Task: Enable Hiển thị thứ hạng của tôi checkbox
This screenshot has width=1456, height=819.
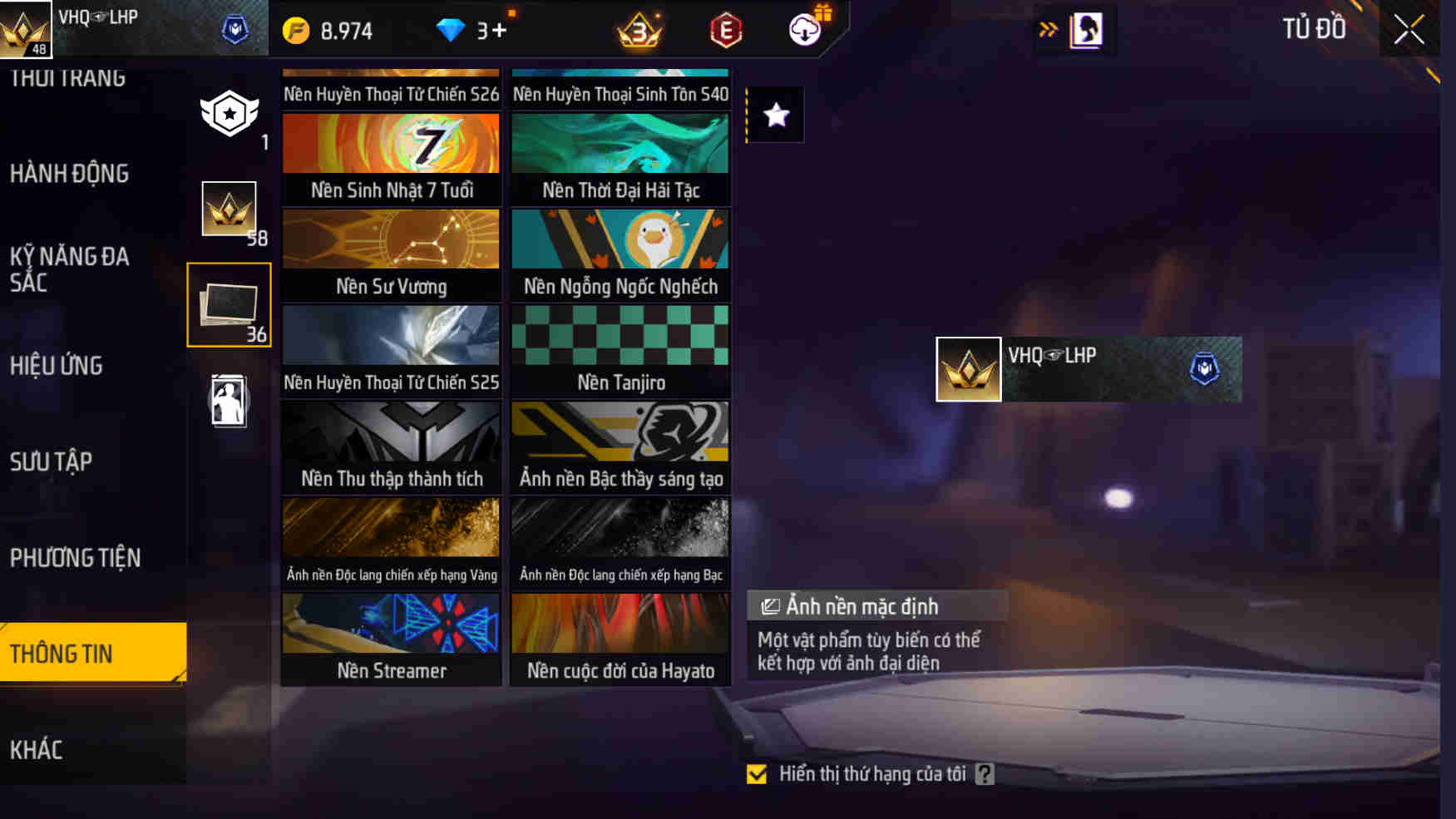Action: (x=756, y=774)
